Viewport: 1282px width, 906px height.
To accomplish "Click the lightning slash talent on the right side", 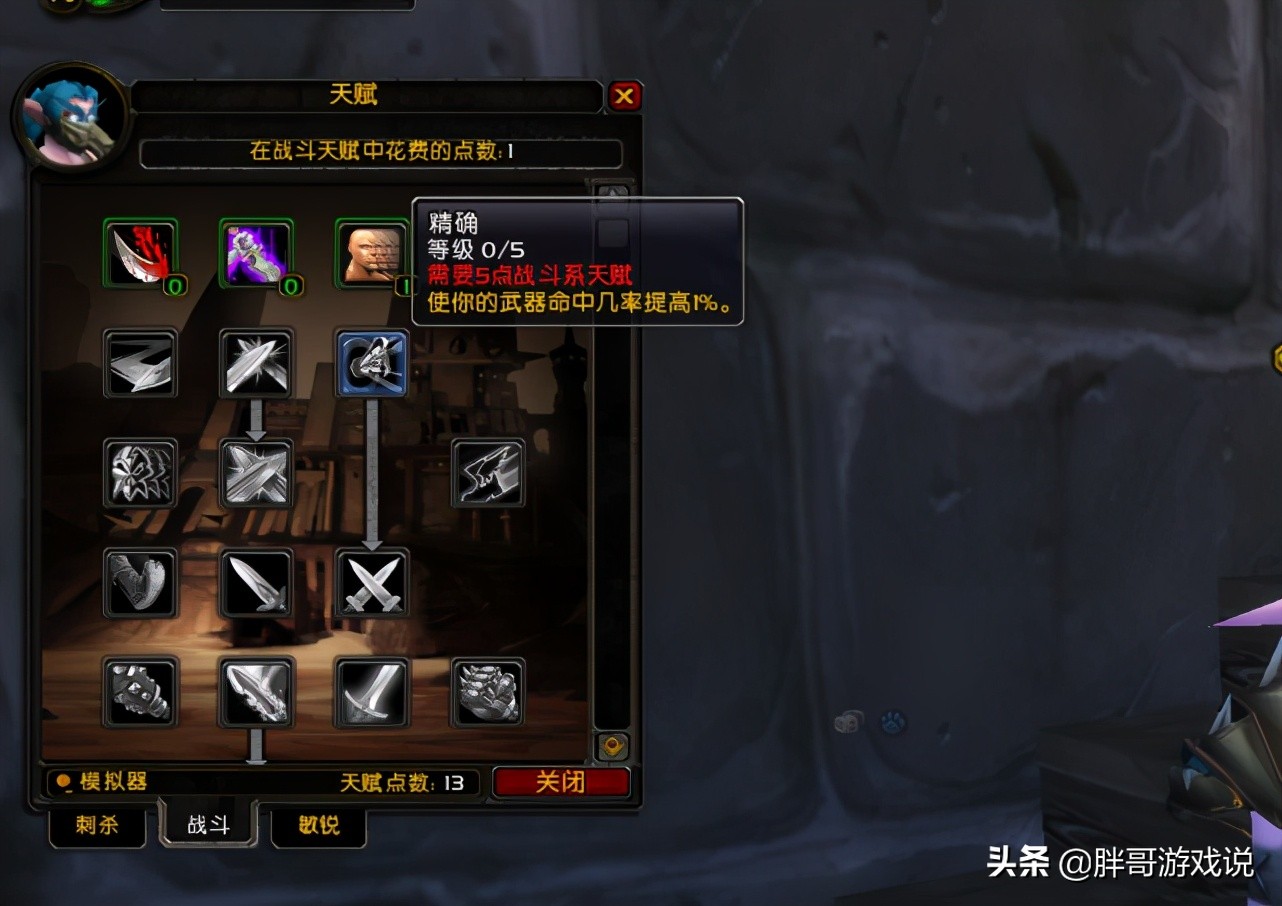I will pos(488,472).
